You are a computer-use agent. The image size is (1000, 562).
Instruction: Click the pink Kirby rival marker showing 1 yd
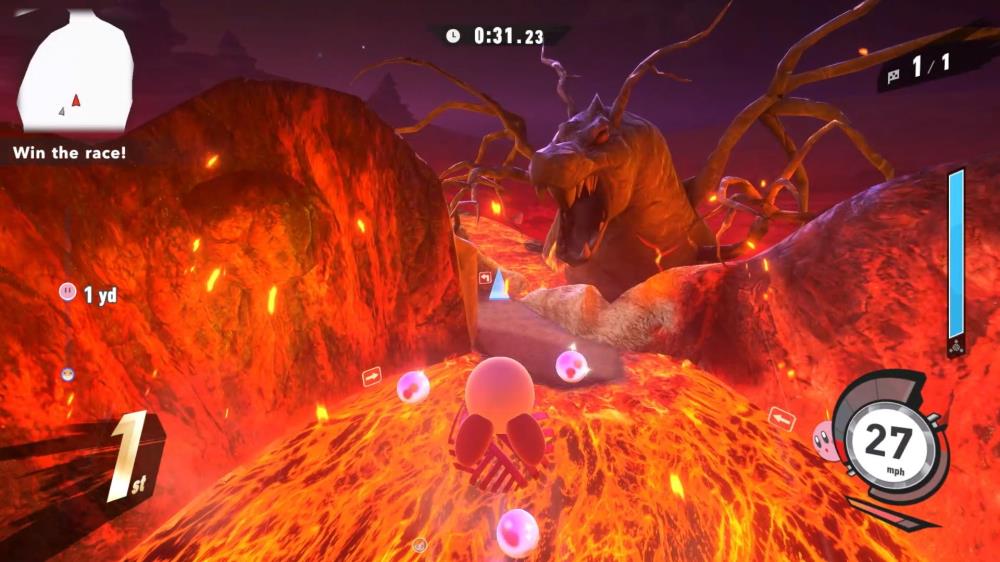click(68, 292)
